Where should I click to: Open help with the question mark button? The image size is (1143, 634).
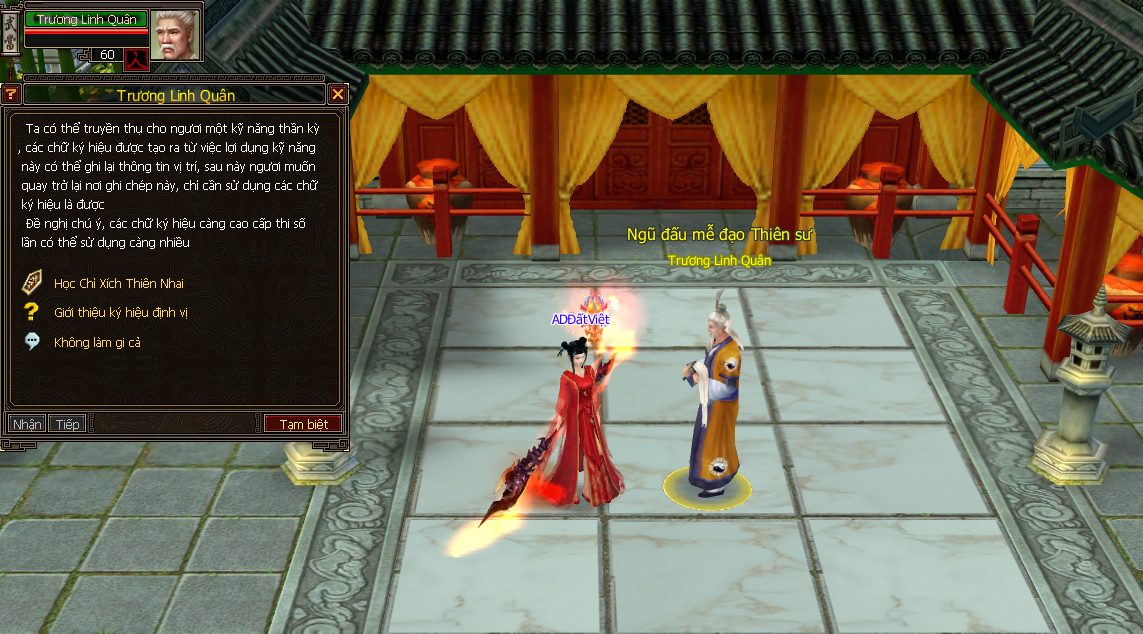[11, 95]
